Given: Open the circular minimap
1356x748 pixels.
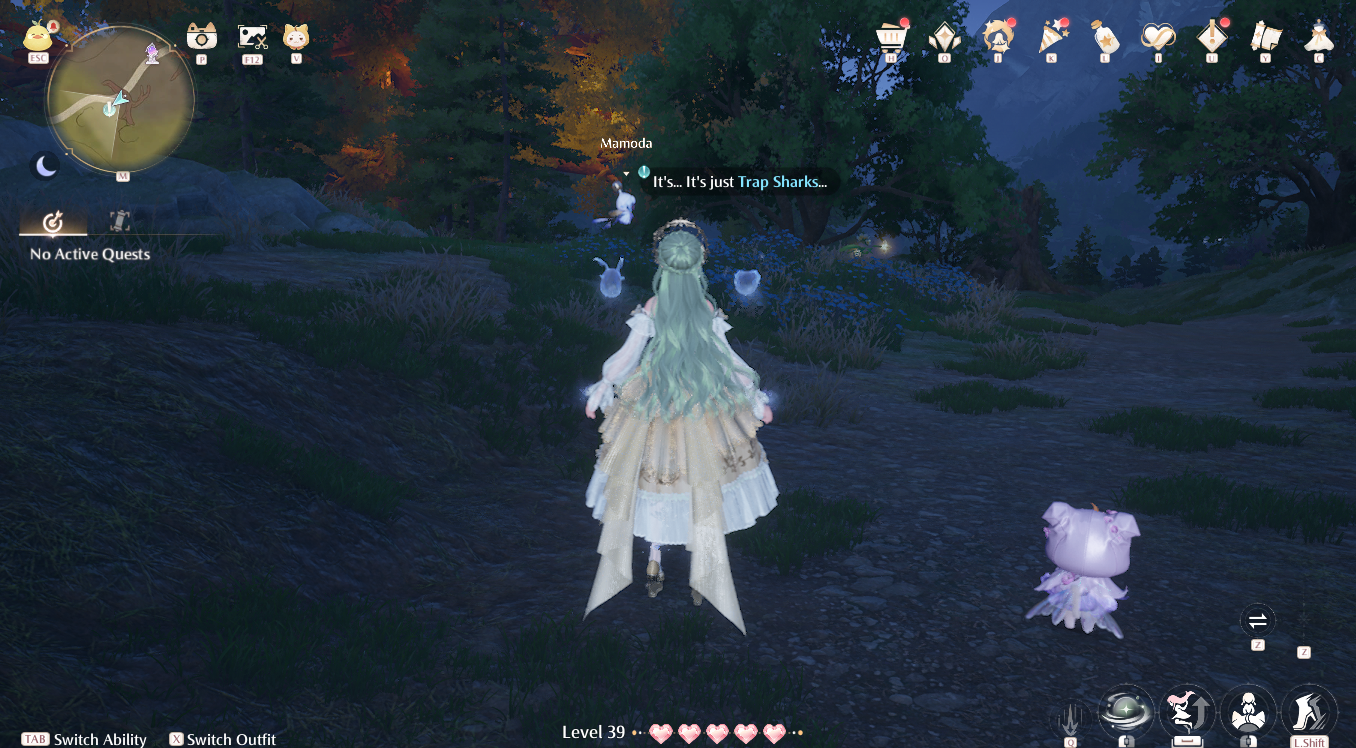Looking at the screenshot, I should click(x=121, y=100).
